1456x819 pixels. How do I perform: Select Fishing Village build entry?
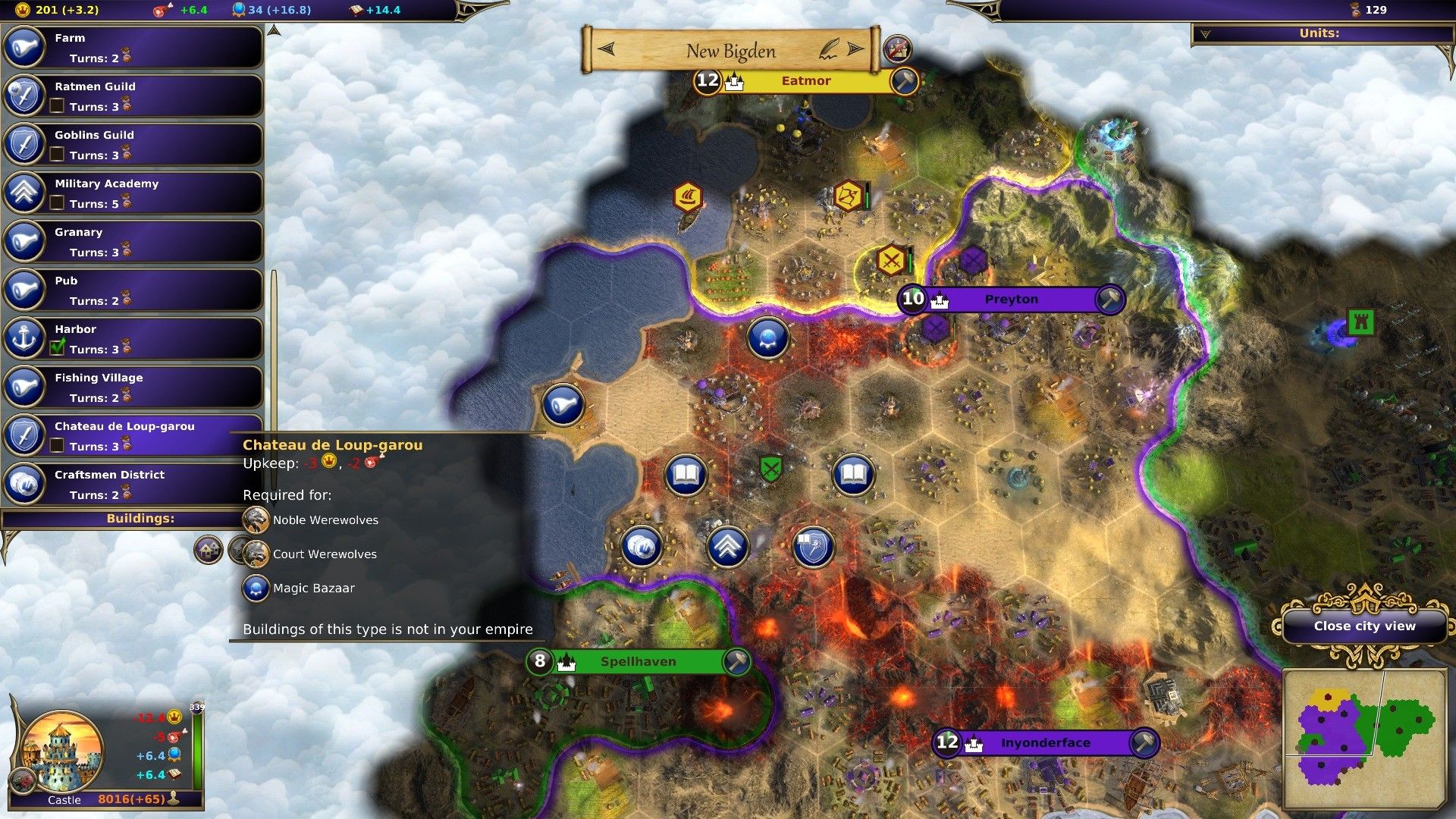(133, 387)
